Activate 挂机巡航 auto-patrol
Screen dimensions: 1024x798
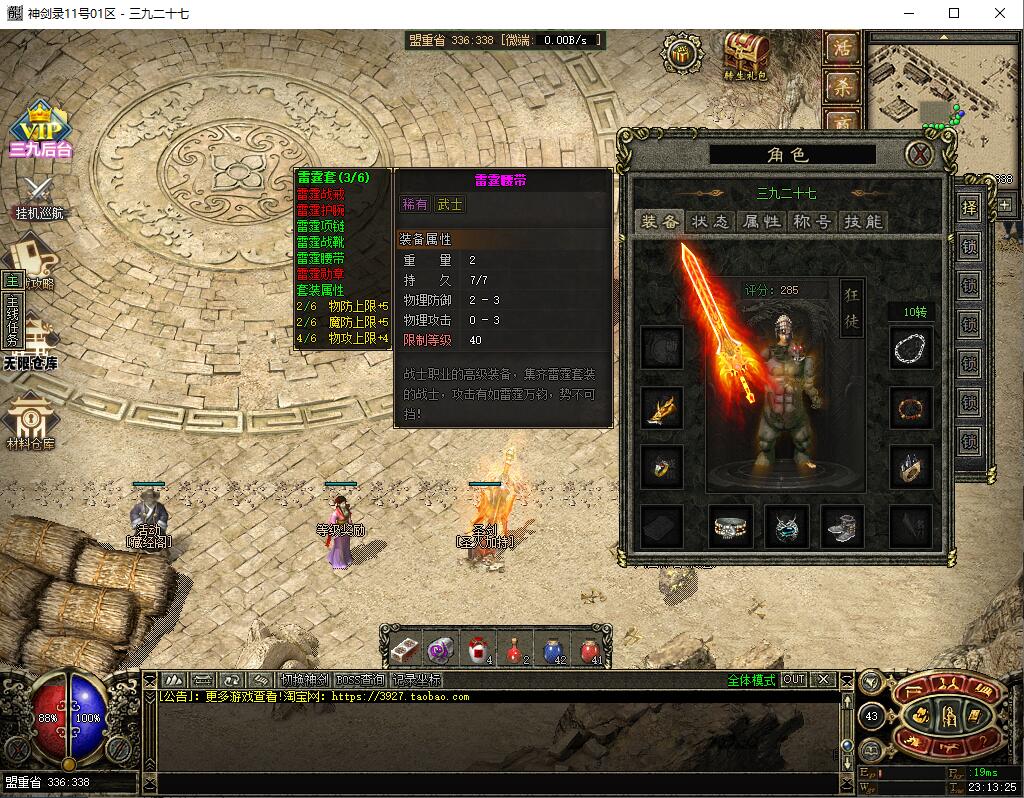click(40, 197)
